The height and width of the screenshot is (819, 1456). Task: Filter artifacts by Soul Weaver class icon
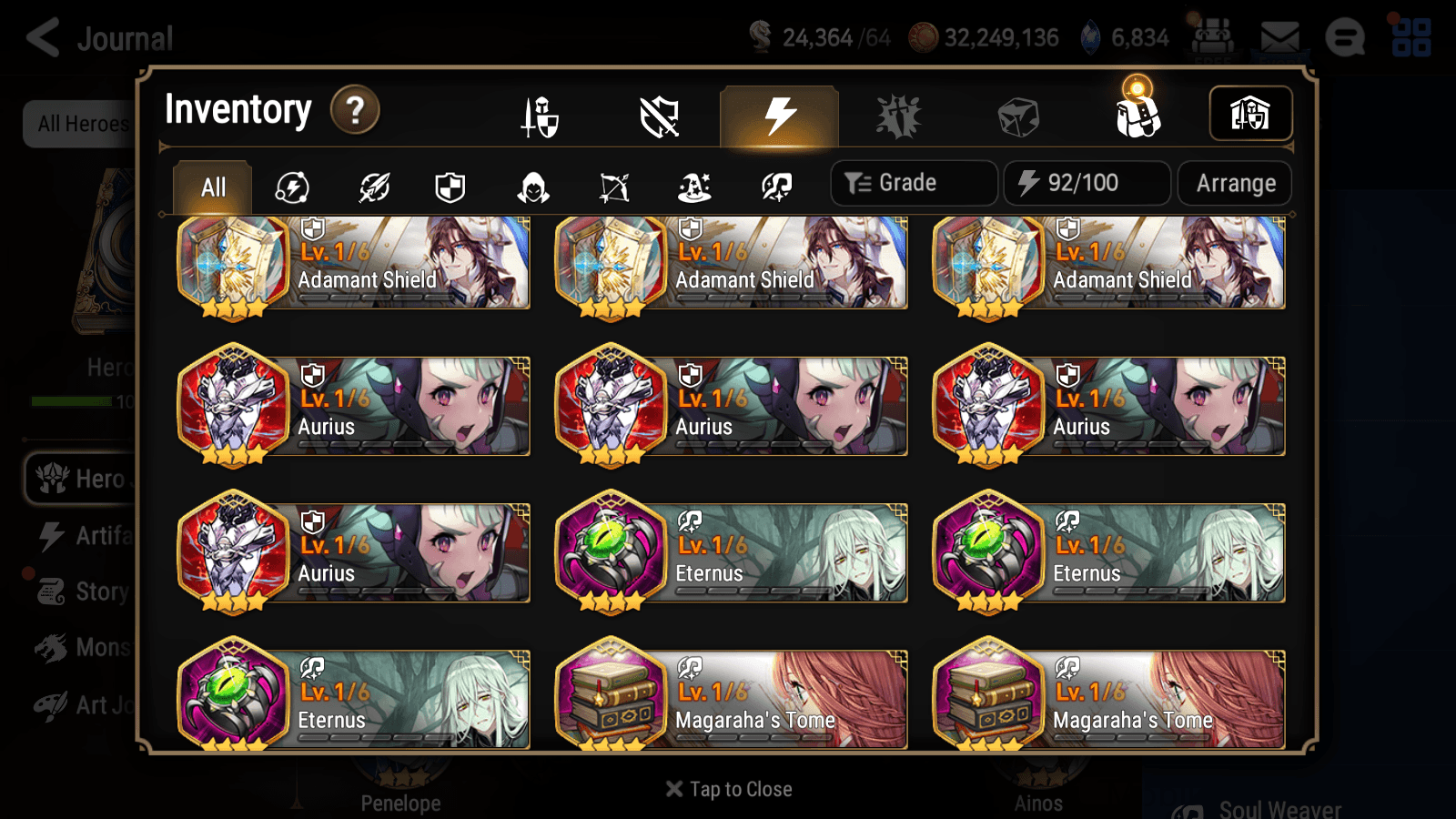pyautogui.click(x=778, y=187)
